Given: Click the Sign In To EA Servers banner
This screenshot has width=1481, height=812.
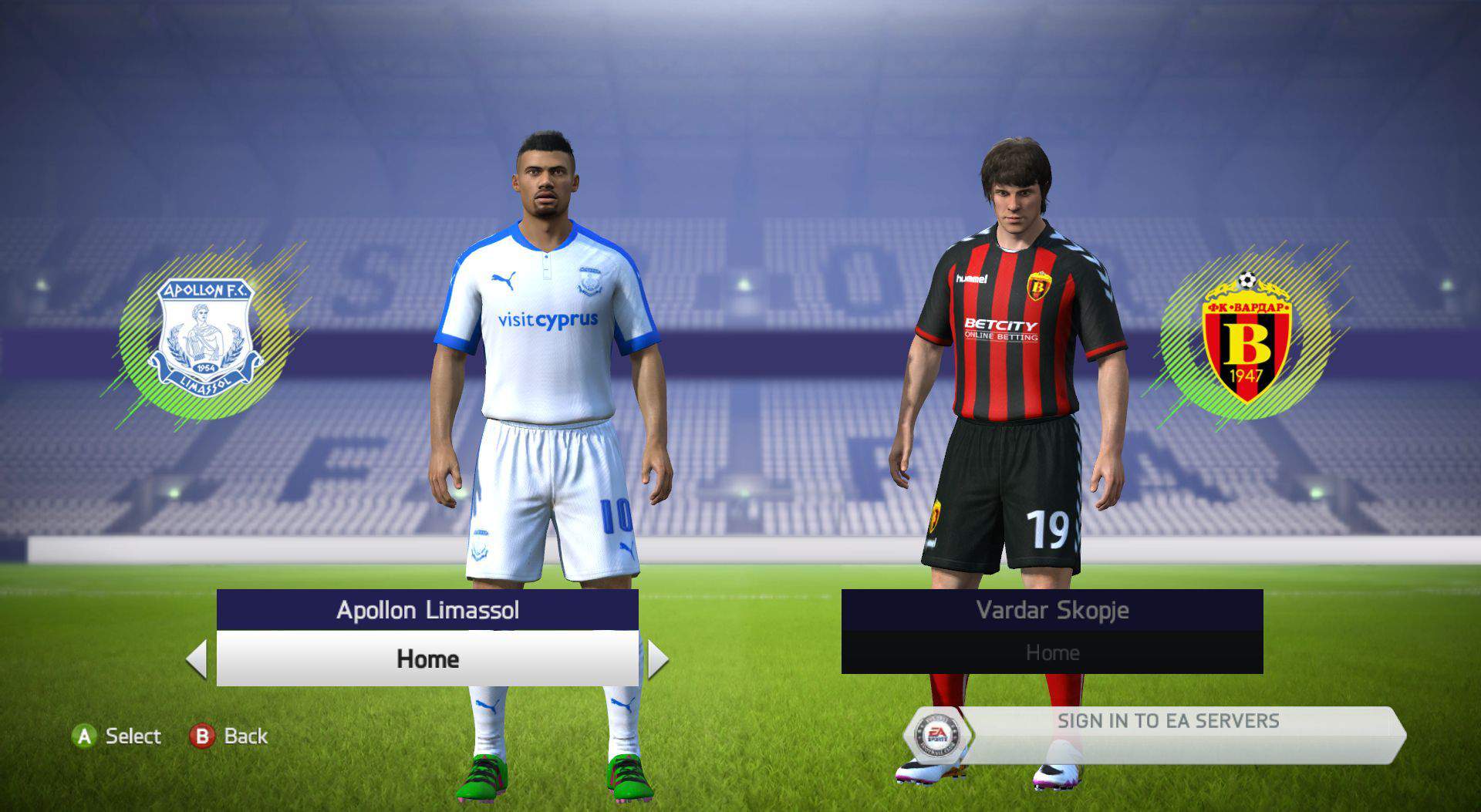Looking at the screenshot, I should 1167,722.
